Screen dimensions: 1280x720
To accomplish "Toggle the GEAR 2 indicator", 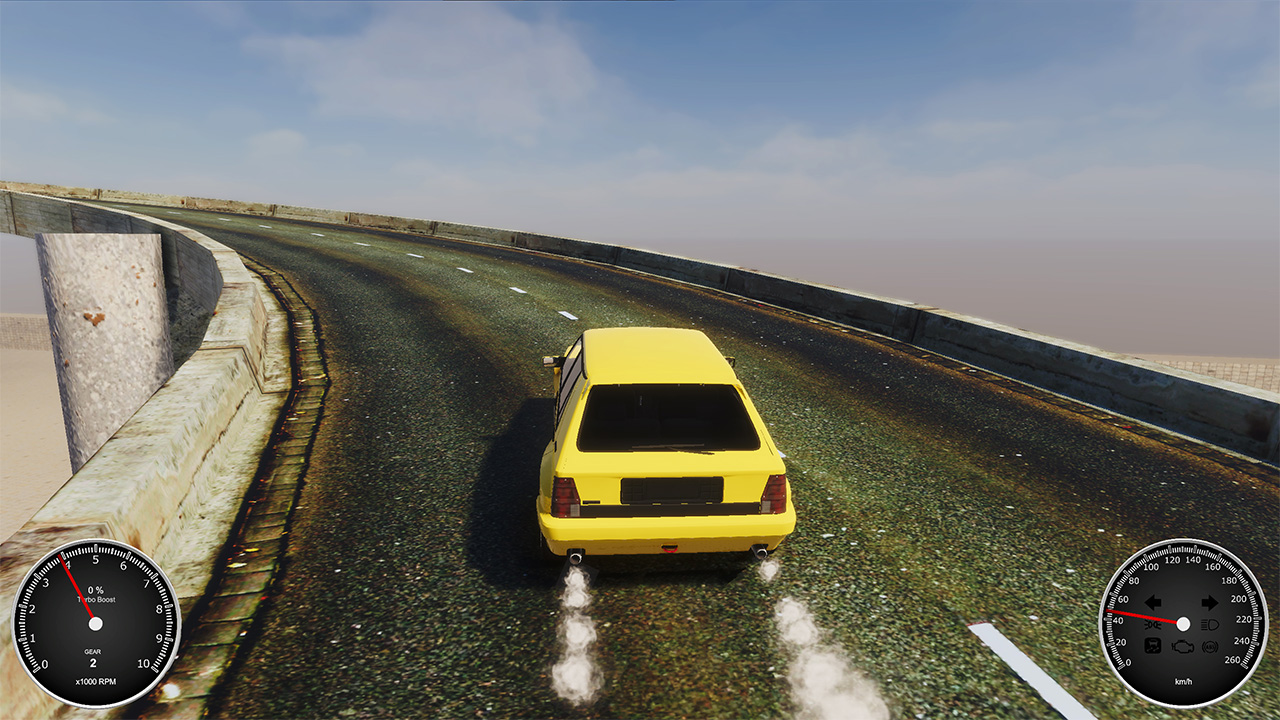I will (x=93, y=659).
